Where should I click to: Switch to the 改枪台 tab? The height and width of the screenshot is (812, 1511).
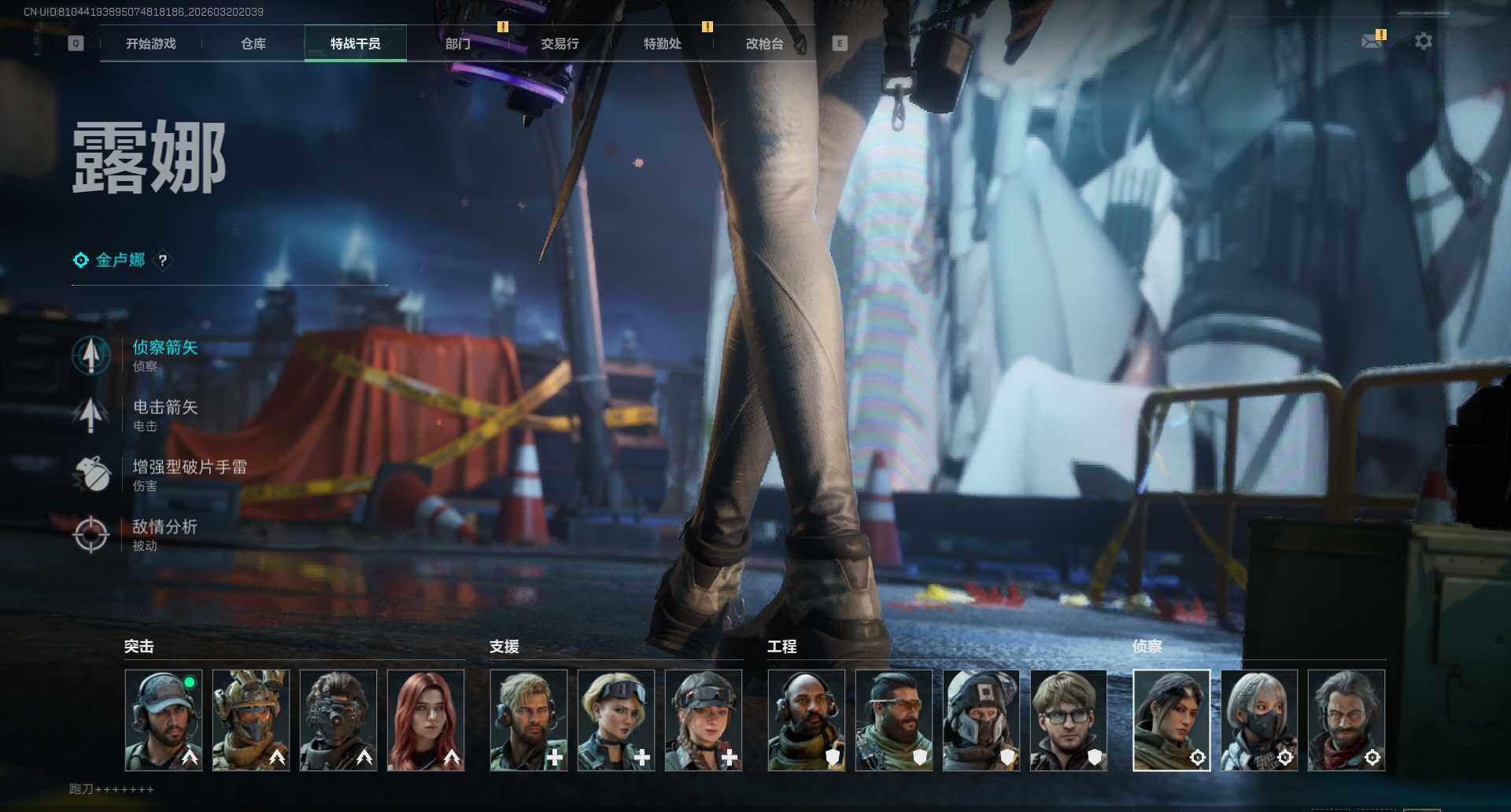(x=764, y=44)
